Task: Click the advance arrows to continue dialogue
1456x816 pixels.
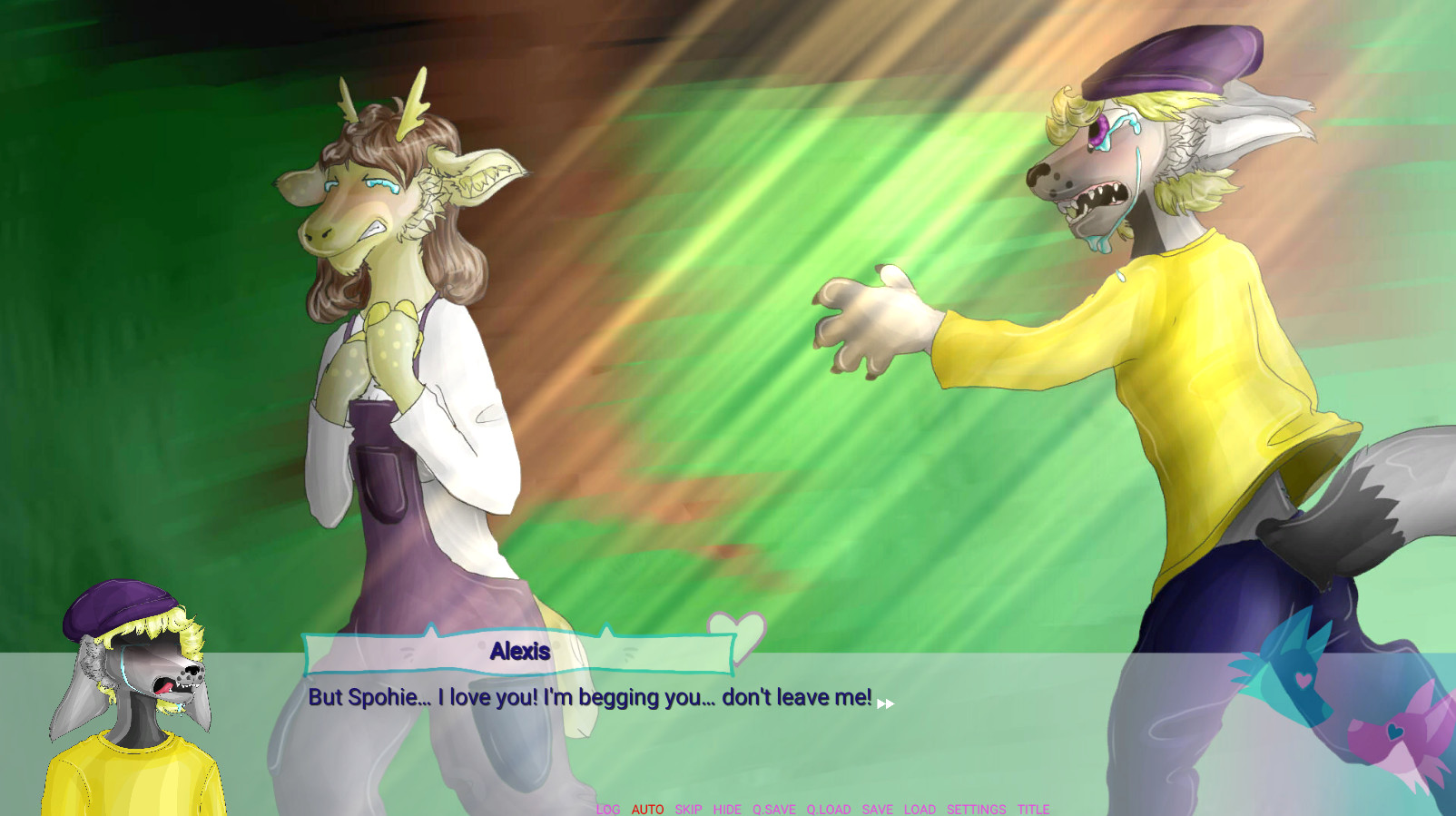Action: 888,701
